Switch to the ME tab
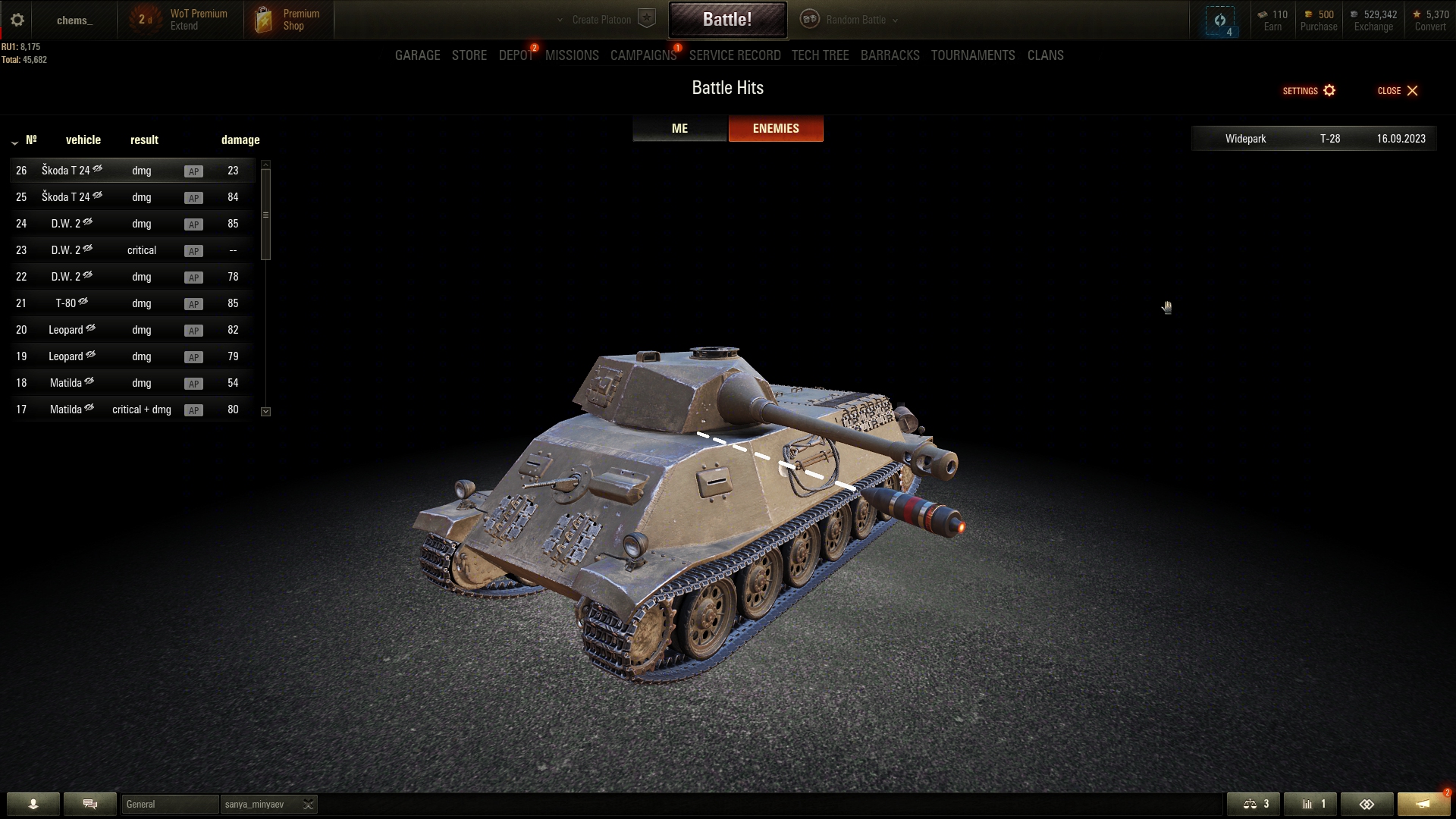Image resolution: width=1456 pixels, height=819 pixels. tap(679, 128)
